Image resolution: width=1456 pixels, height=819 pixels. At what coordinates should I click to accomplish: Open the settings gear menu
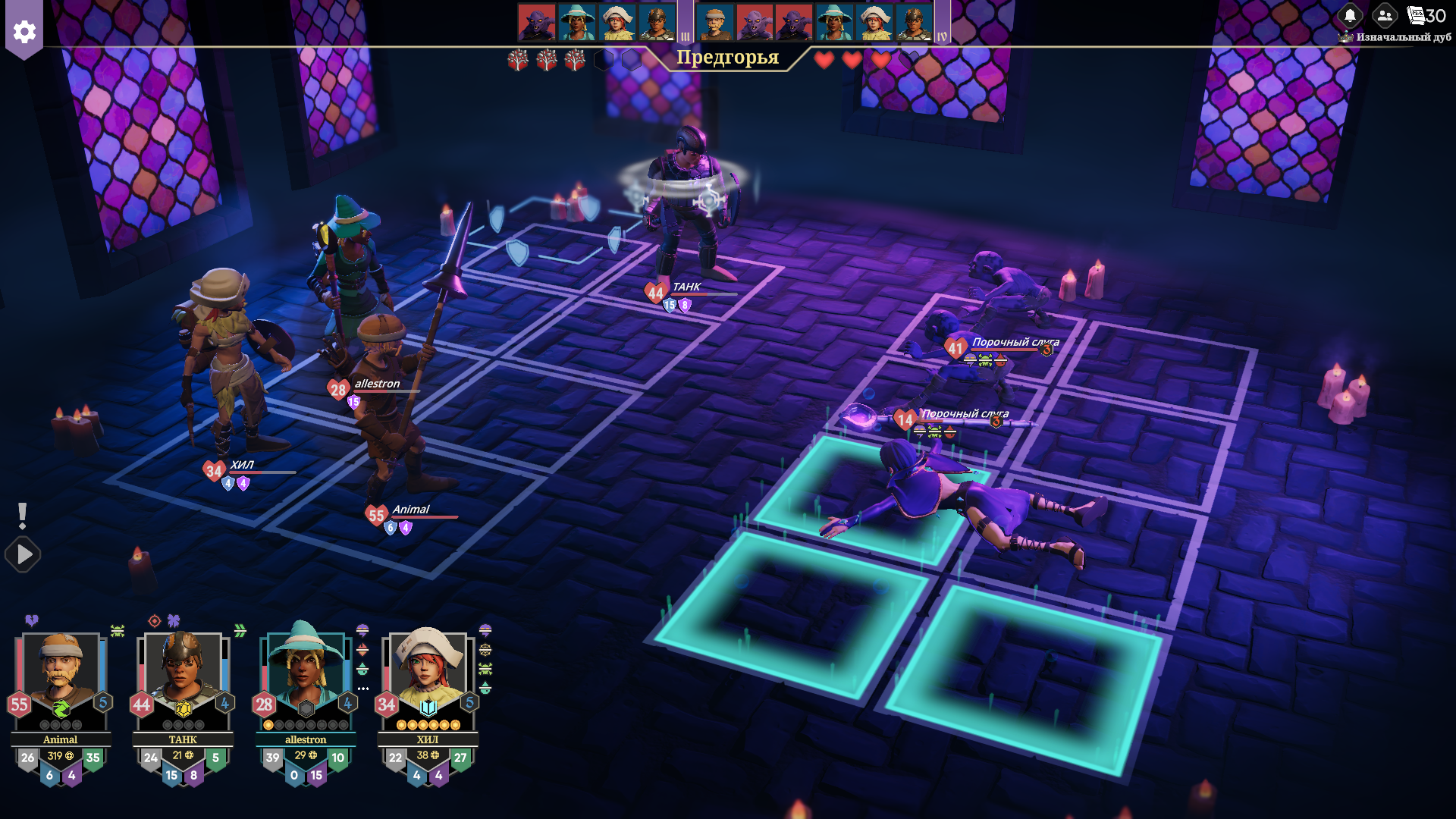click(x=24, y=32)
